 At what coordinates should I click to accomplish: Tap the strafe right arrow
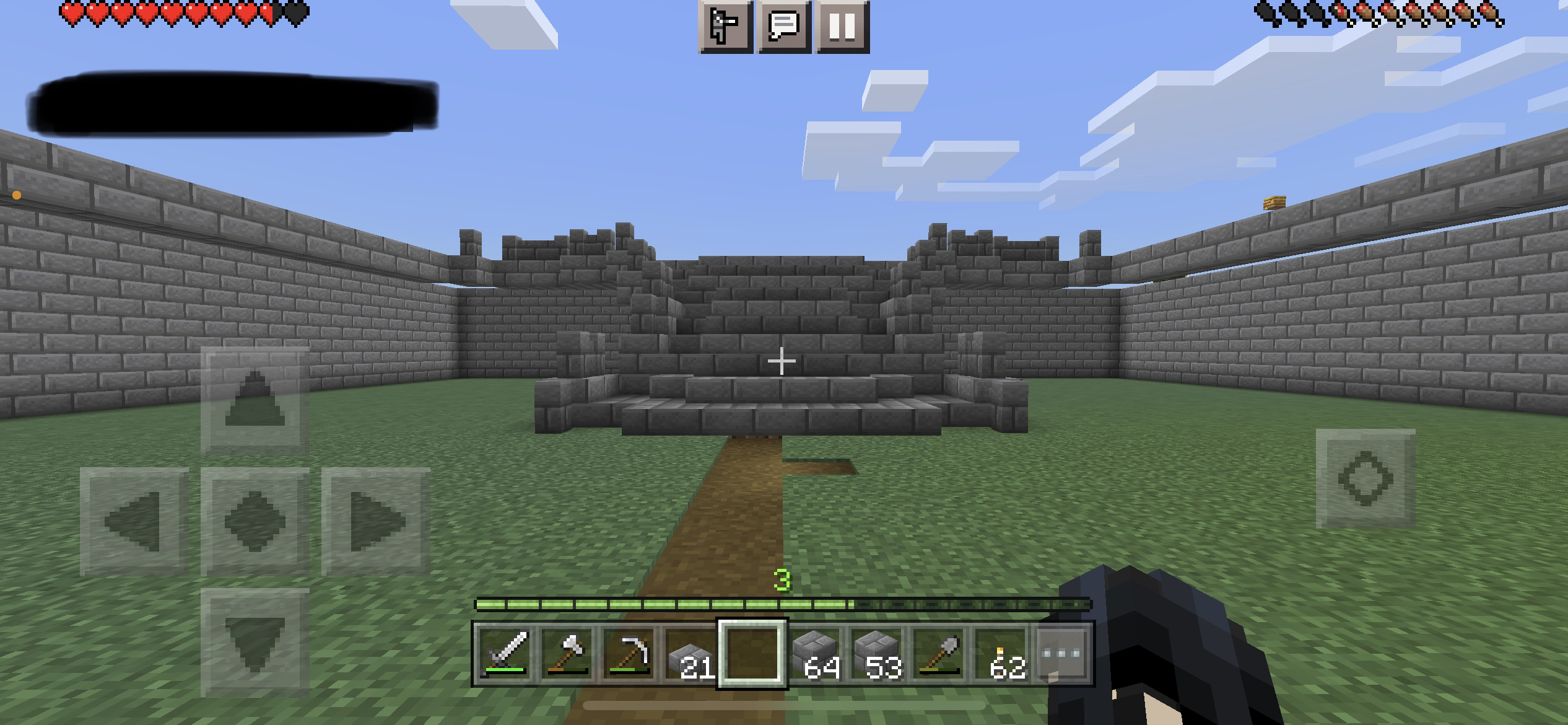click(x=375, y=521)
